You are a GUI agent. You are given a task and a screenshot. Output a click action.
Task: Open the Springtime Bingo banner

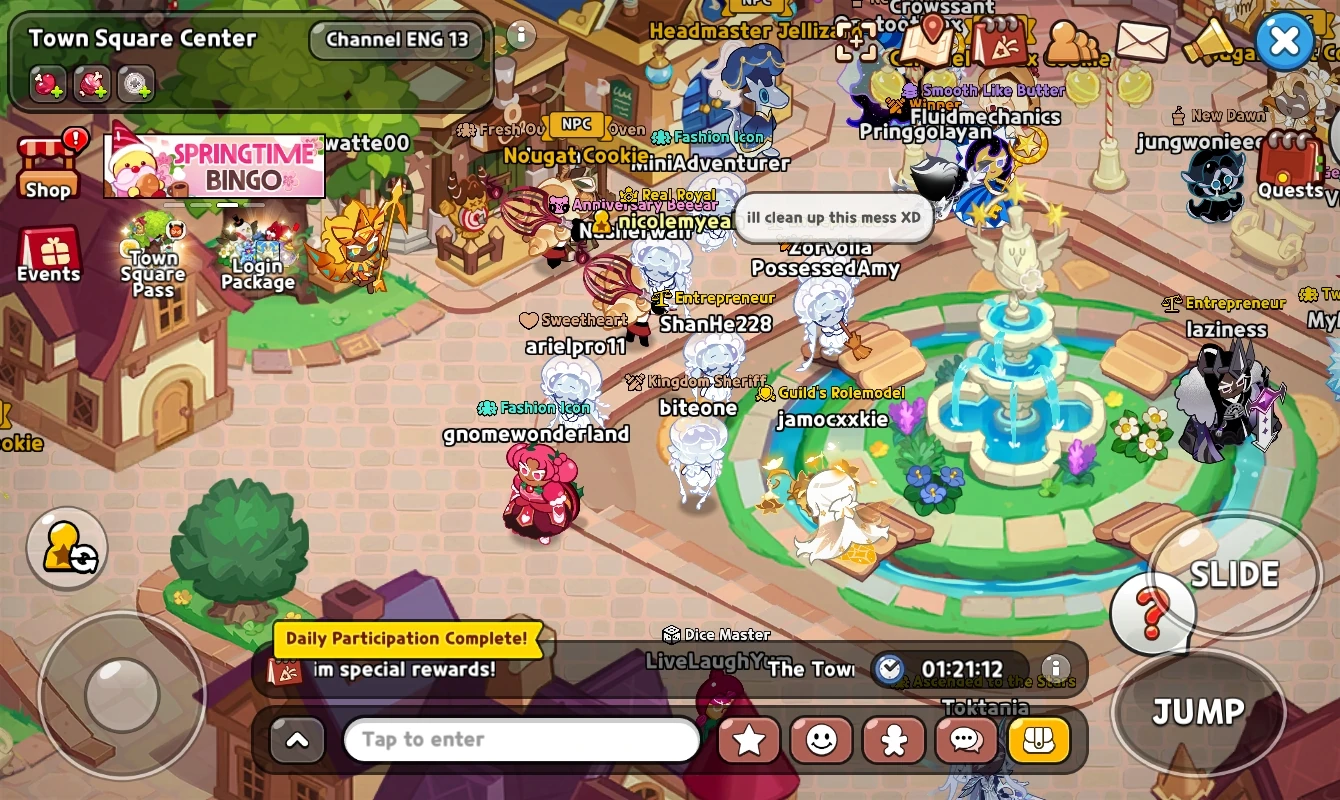216,164
